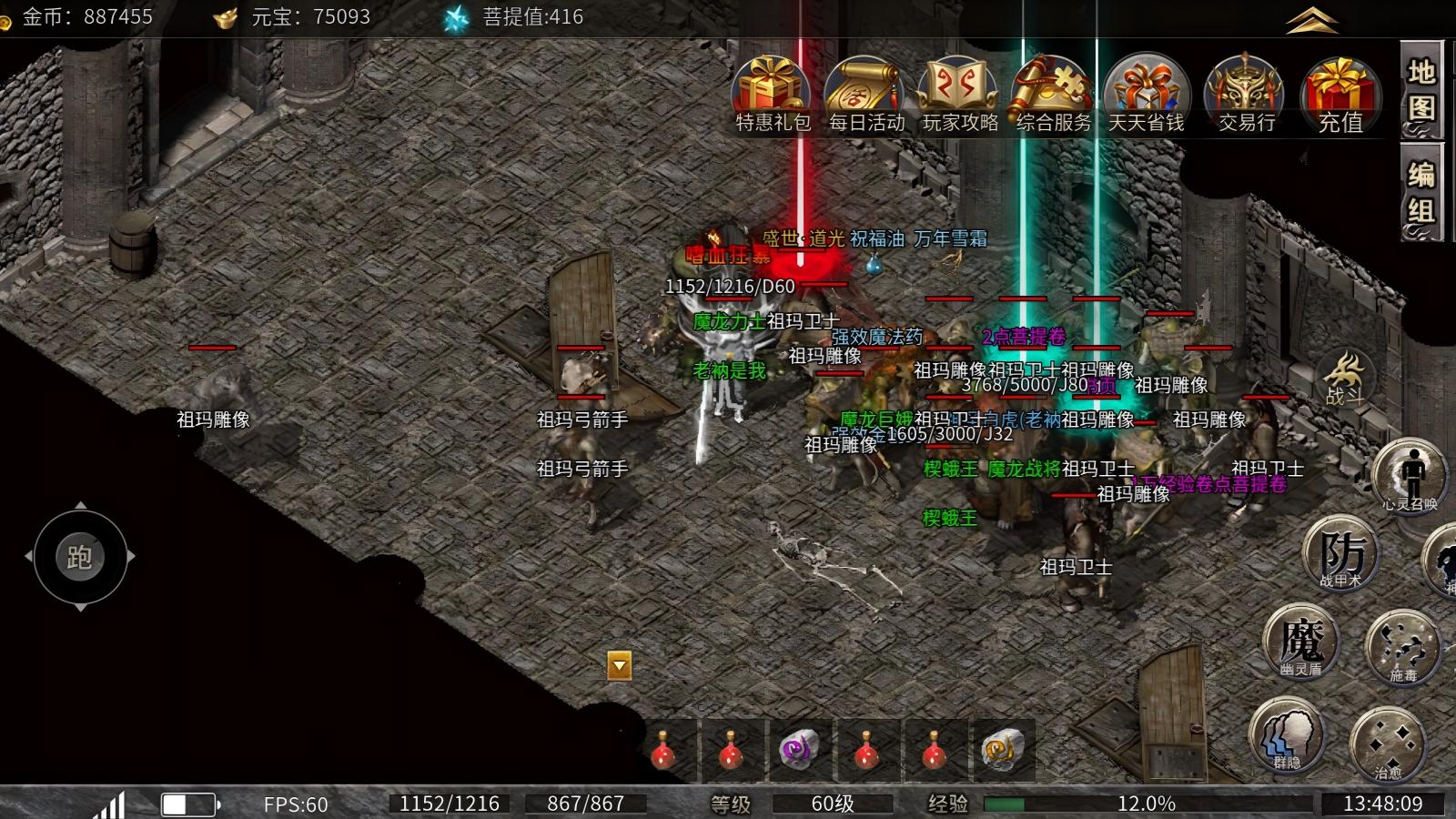Screen dimensions: 1456x819
Task: Open the 每日活动 daily events scroll
Action: (866, 91)
